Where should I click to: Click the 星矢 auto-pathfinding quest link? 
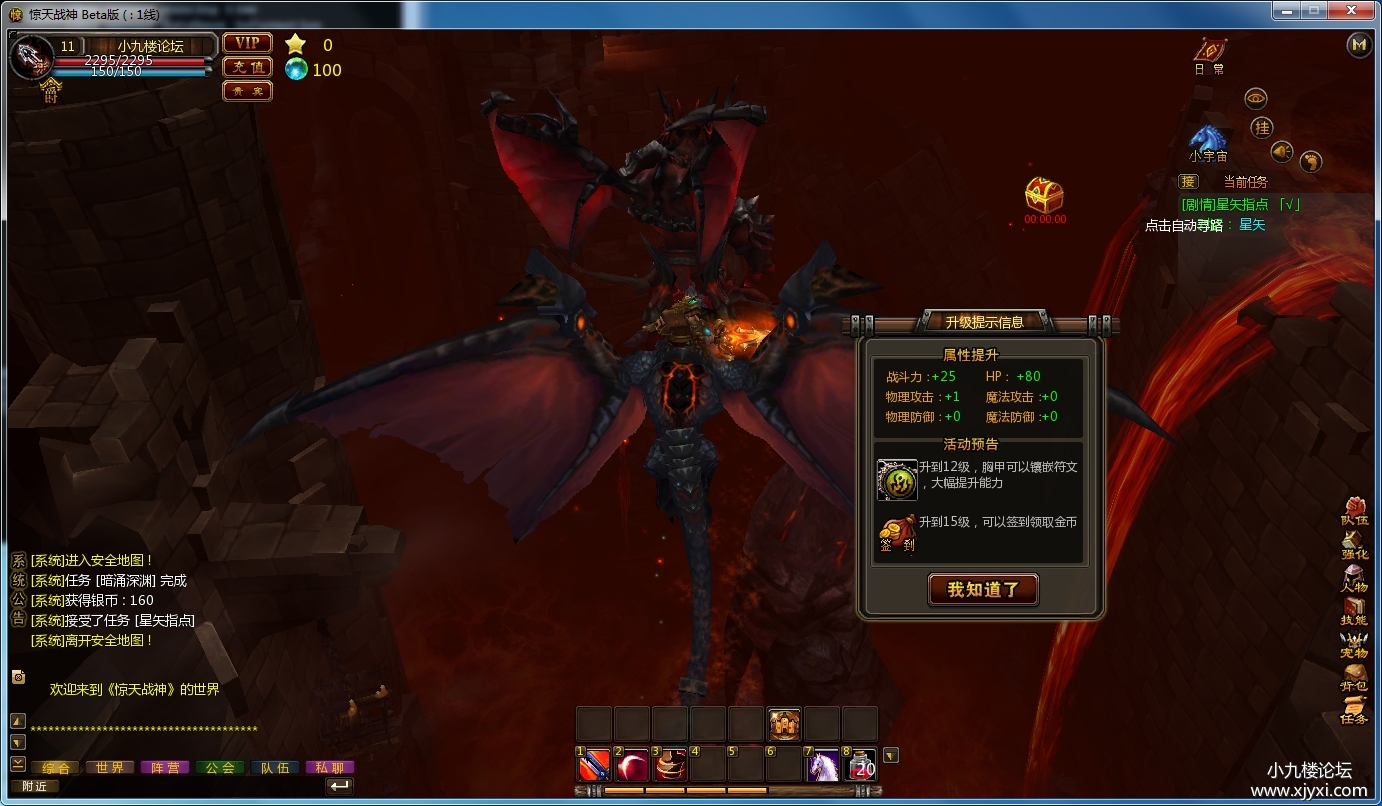point(1252,225)
